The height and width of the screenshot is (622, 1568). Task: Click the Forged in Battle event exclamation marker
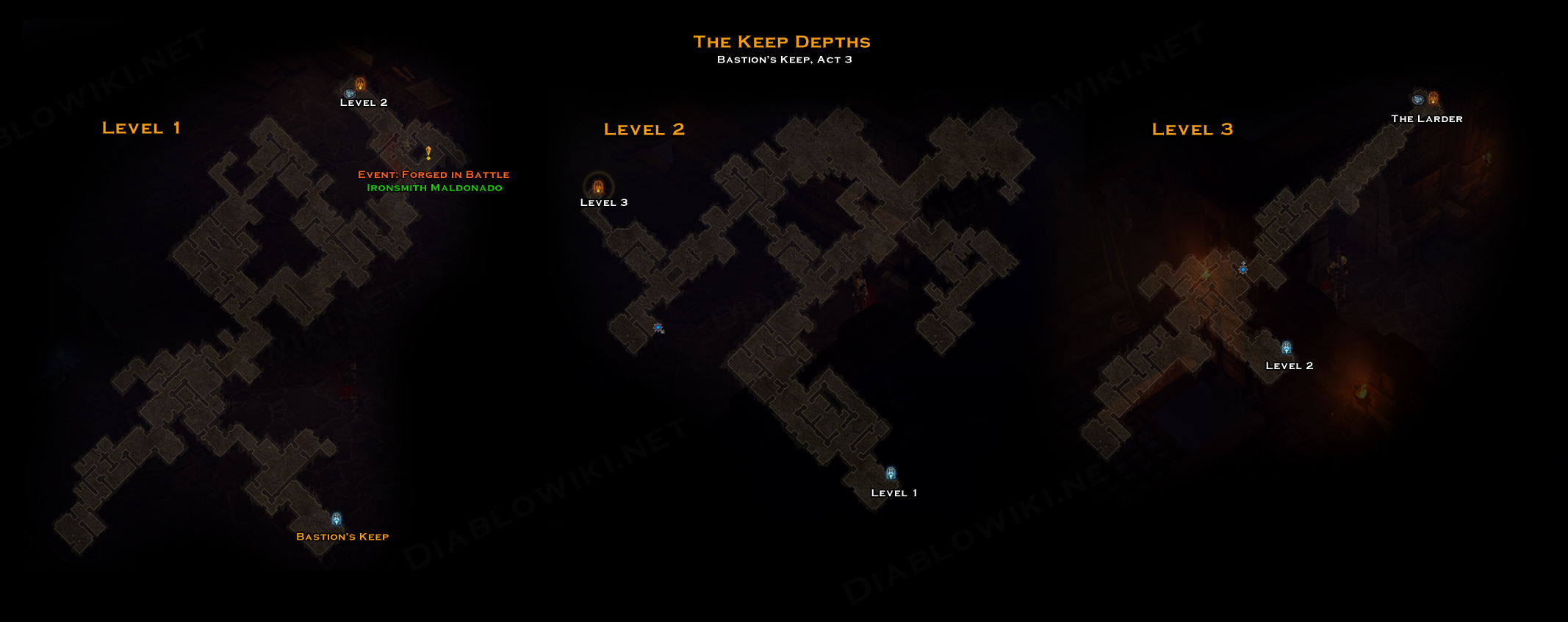pos(428,153)
